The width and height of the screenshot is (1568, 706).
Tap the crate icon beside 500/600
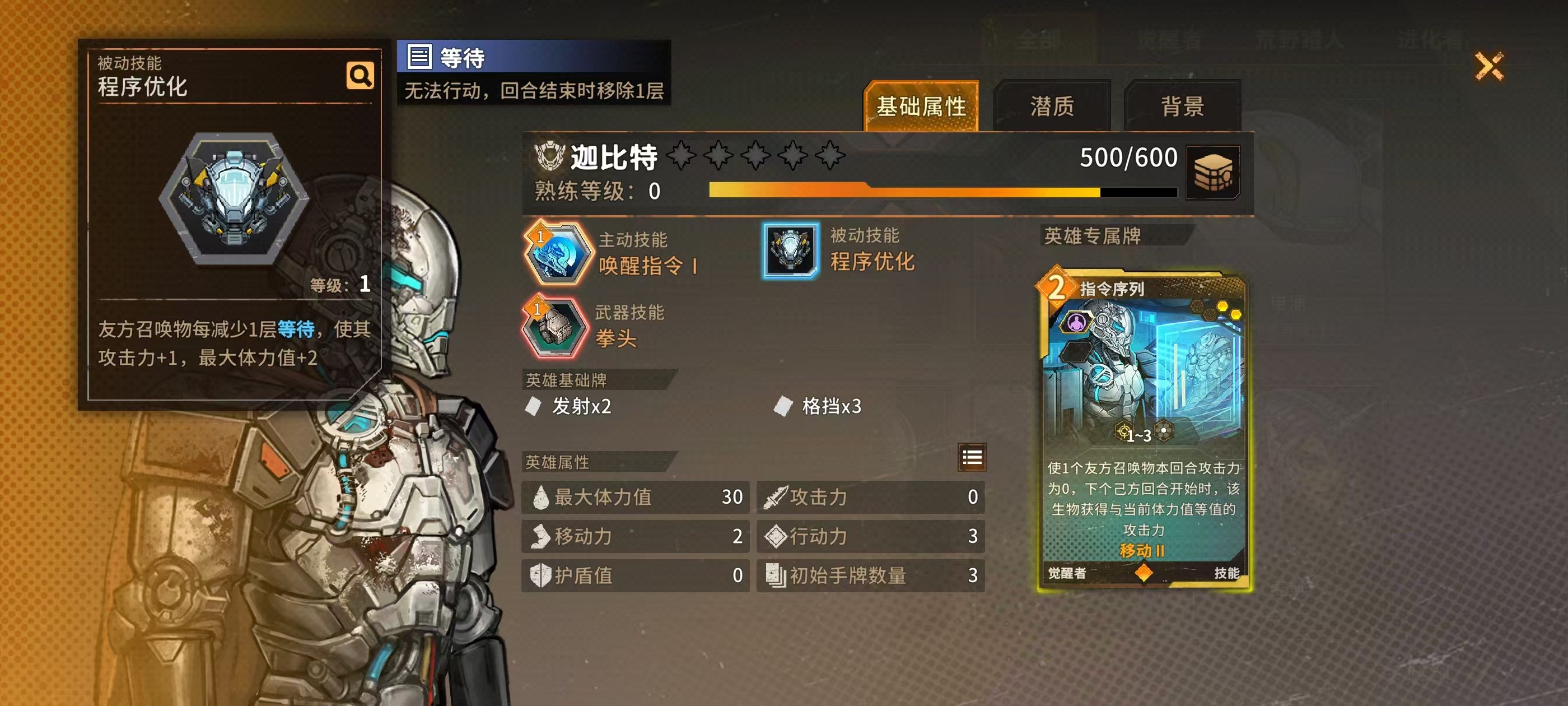(x=1213, y=173)
